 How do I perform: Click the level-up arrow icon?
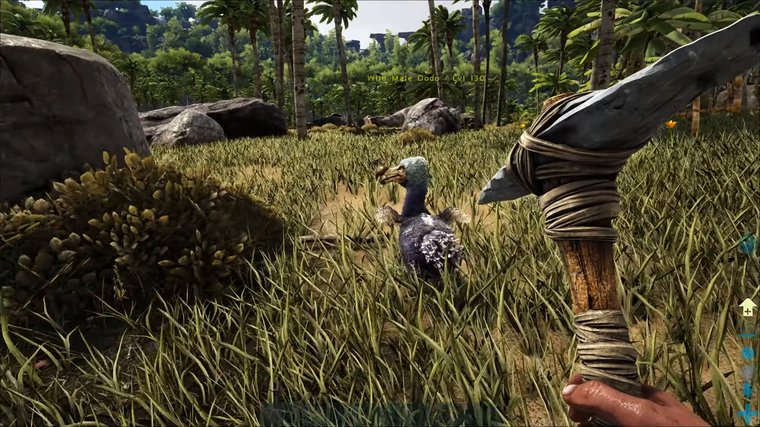pyautogui.click(x=747, y=308)
